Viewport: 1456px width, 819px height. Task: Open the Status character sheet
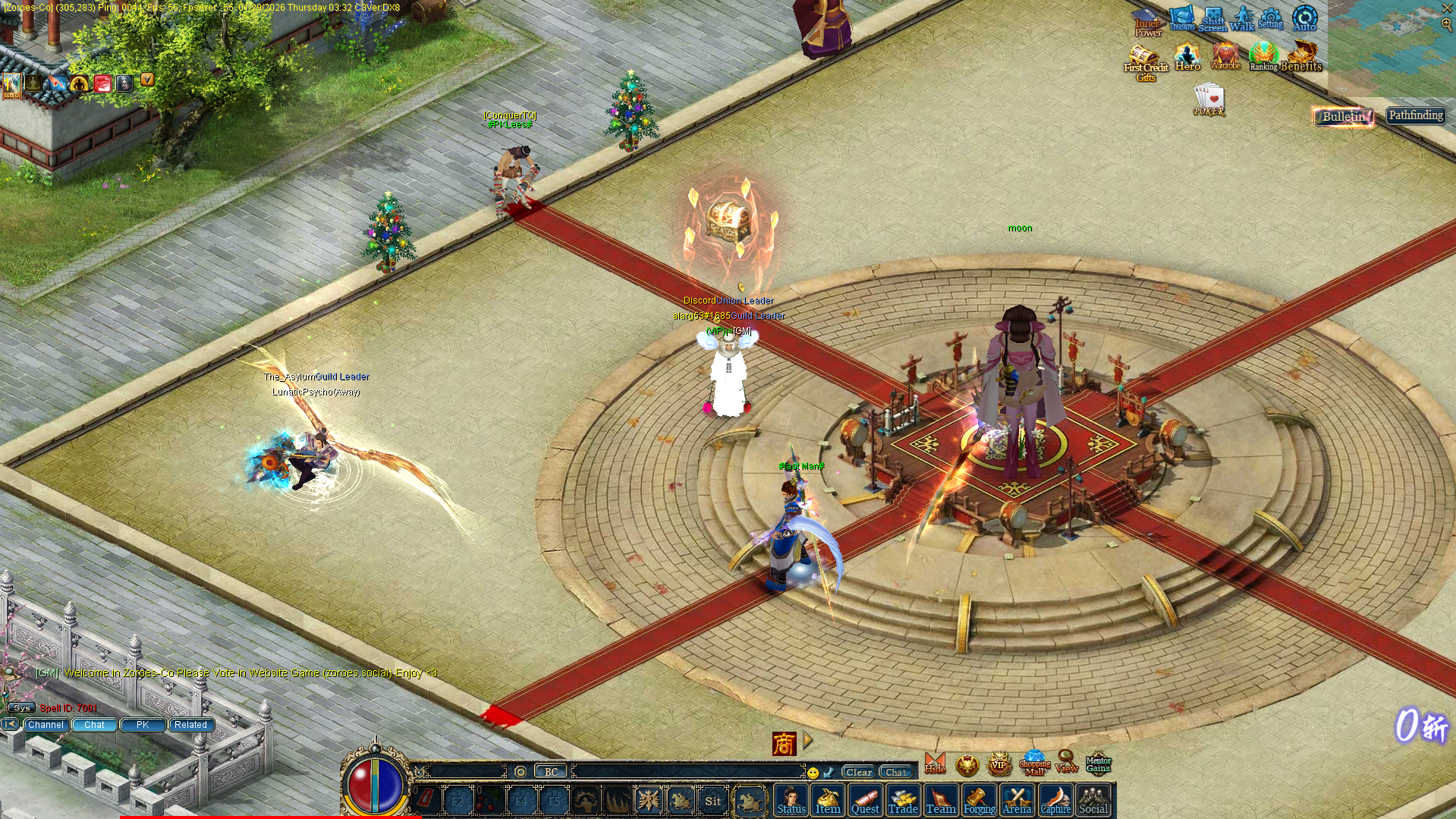(791, 801)
